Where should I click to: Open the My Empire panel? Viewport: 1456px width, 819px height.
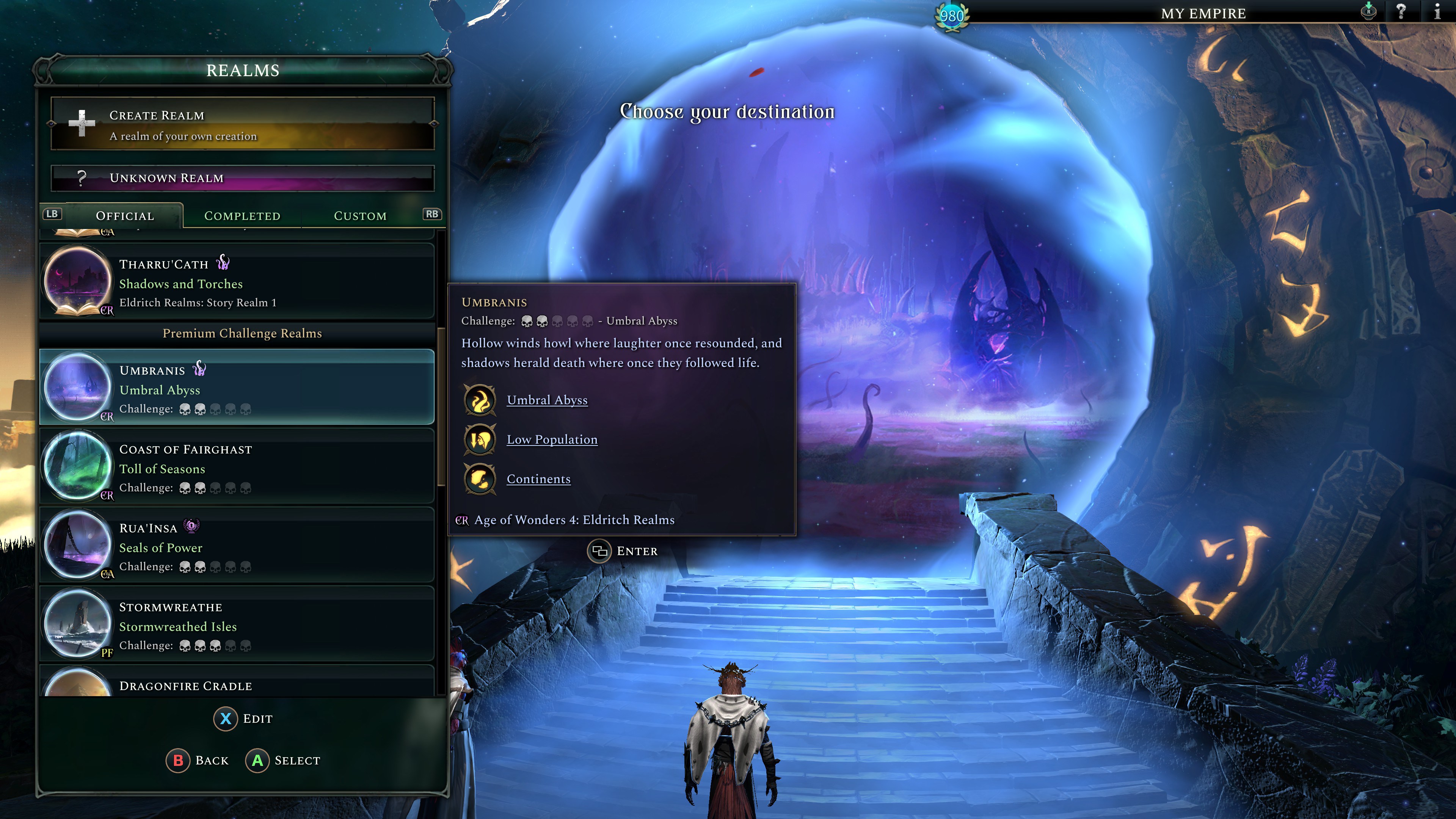pyautogui.click(x=1203, y=14)
